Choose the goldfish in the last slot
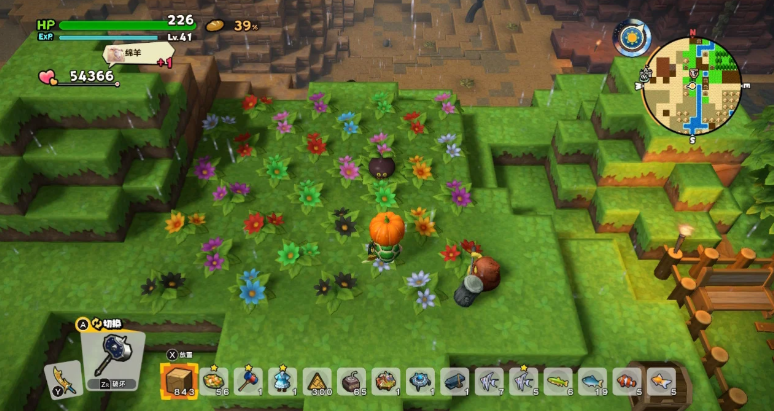The width and height of the screenshot is (774, 411). coord(660,381)
